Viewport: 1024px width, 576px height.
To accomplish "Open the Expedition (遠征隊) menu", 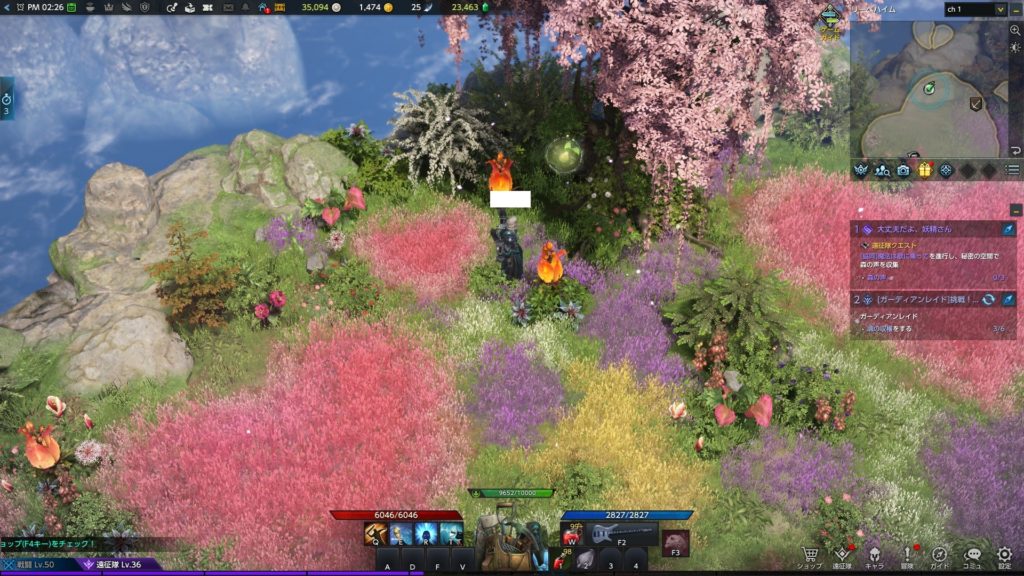I will [x=843, y=555].
